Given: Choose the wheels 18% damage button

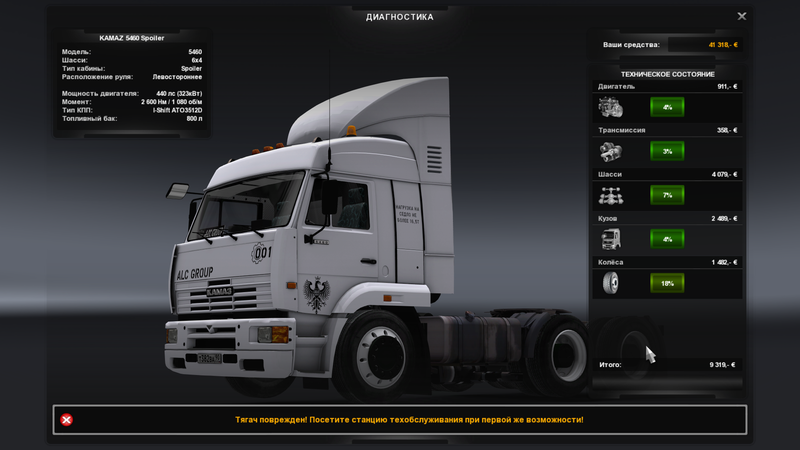Looking at the screenshot, I should [666, 283].
